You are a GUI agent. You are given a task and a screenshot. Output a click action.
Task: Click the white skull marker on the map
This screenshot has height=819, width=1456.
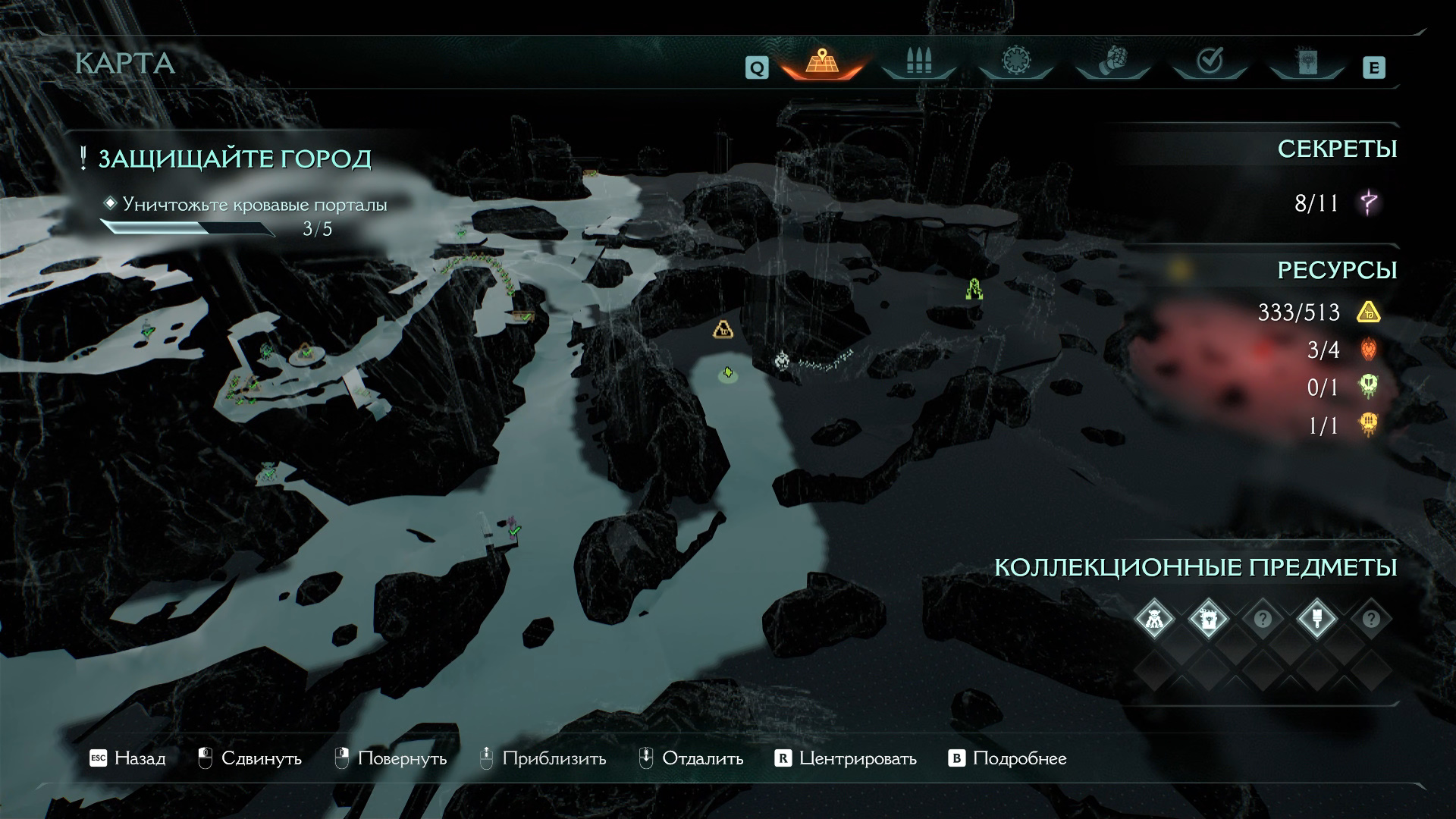coord(783,359)
